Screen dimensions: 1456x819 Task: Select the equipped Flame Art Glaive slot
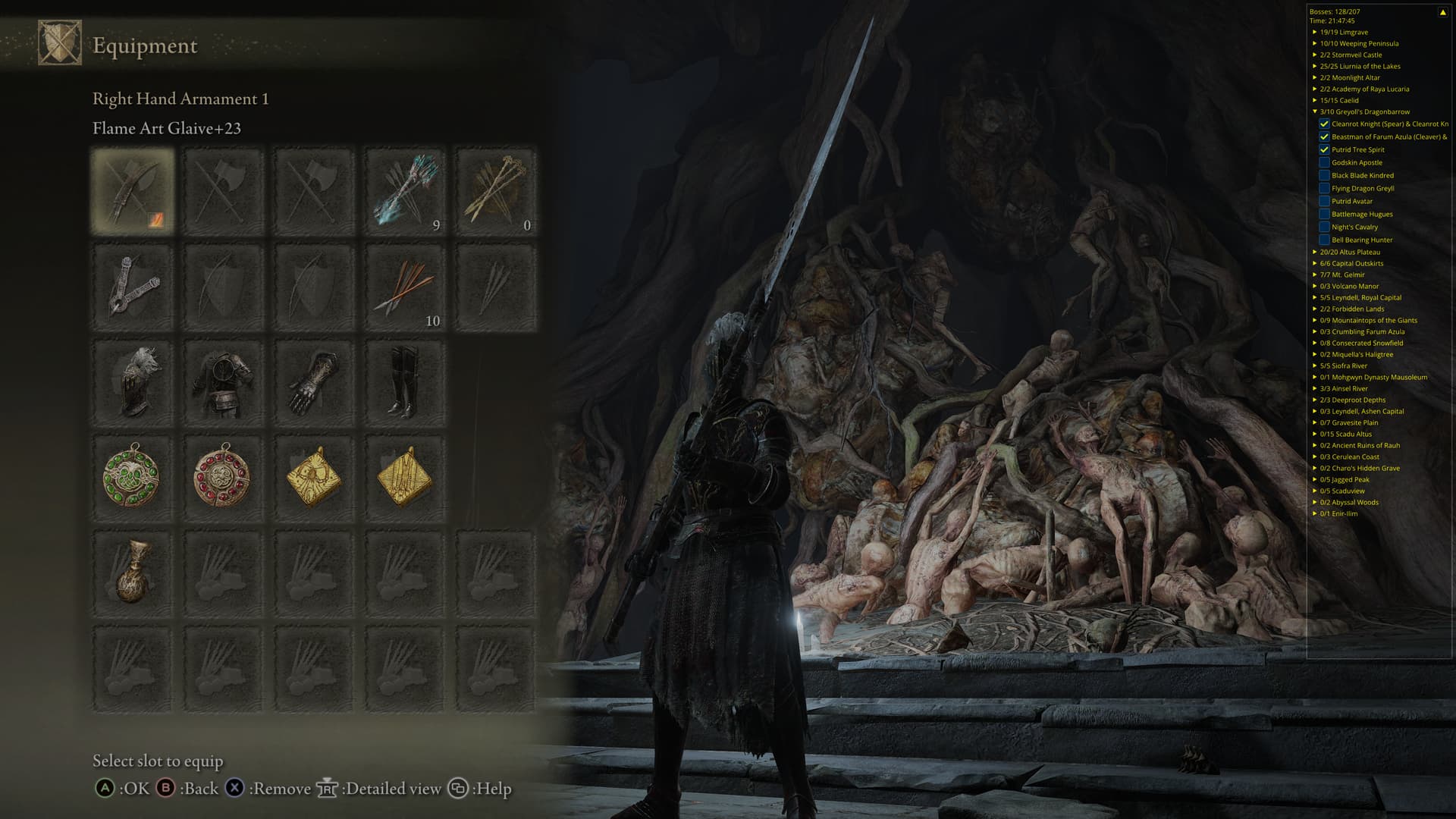[x=133, y=191]
